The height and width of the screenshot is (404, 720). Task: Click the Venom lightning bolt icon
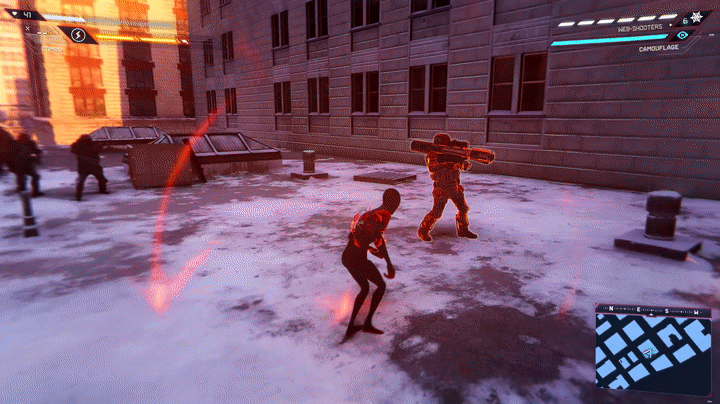[78, 35]
